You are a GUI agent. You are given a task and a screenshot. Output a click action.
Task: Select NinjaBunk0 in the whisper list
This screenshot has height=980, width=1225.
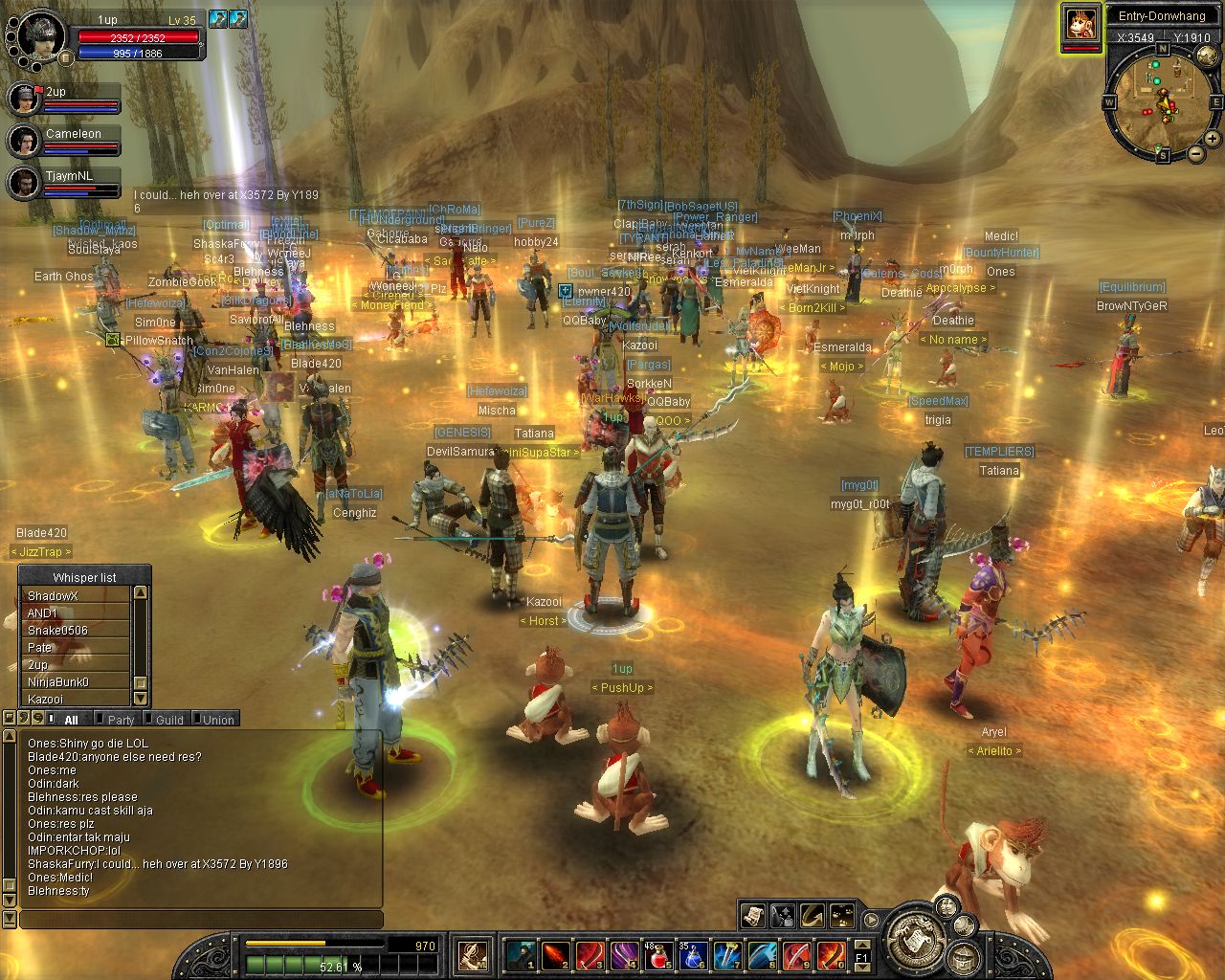click(x=75, y=682)
